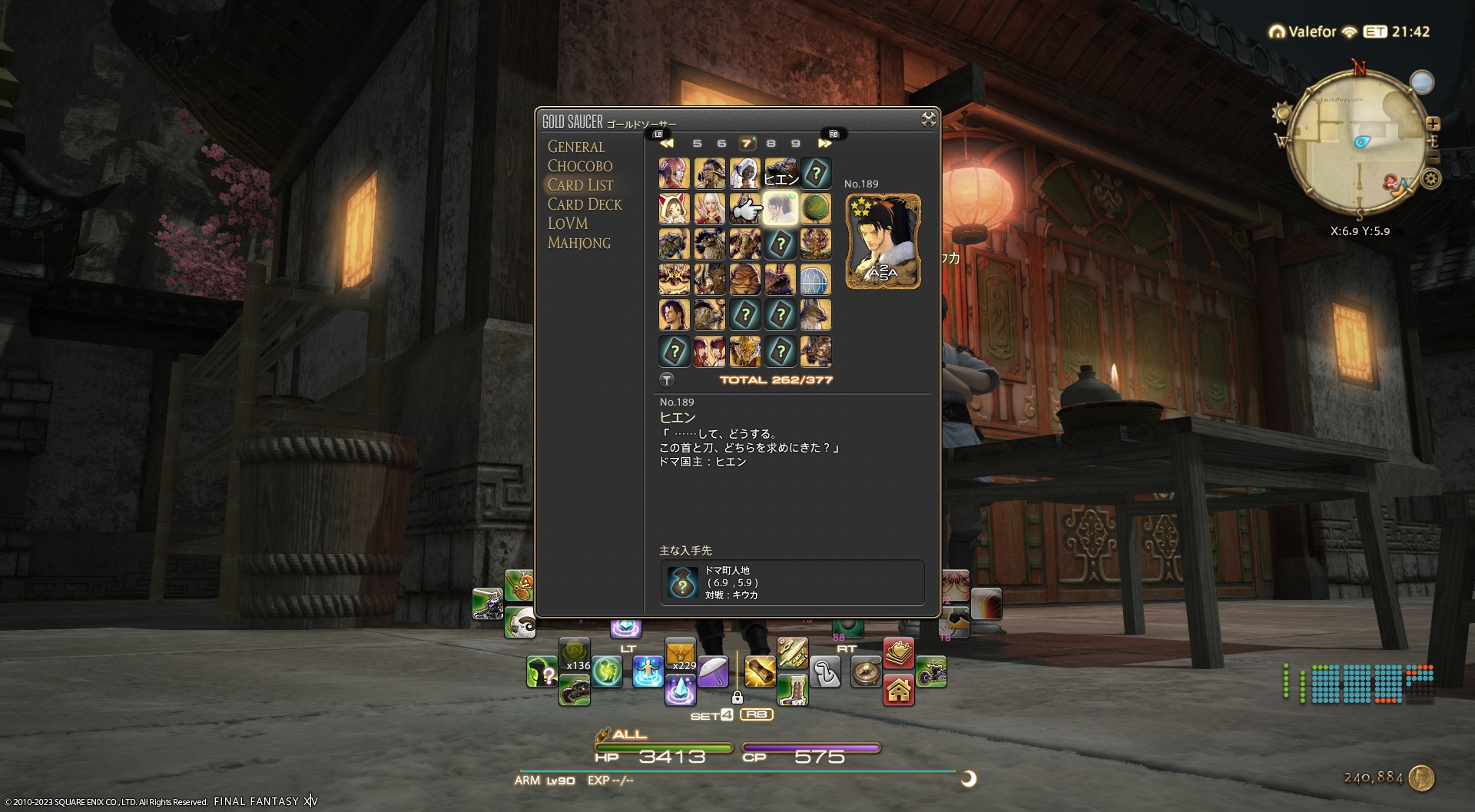The height and width of the screenshot is (812, 1475).
Task: Click the brass compass hotbar icon
Action: 865,673
